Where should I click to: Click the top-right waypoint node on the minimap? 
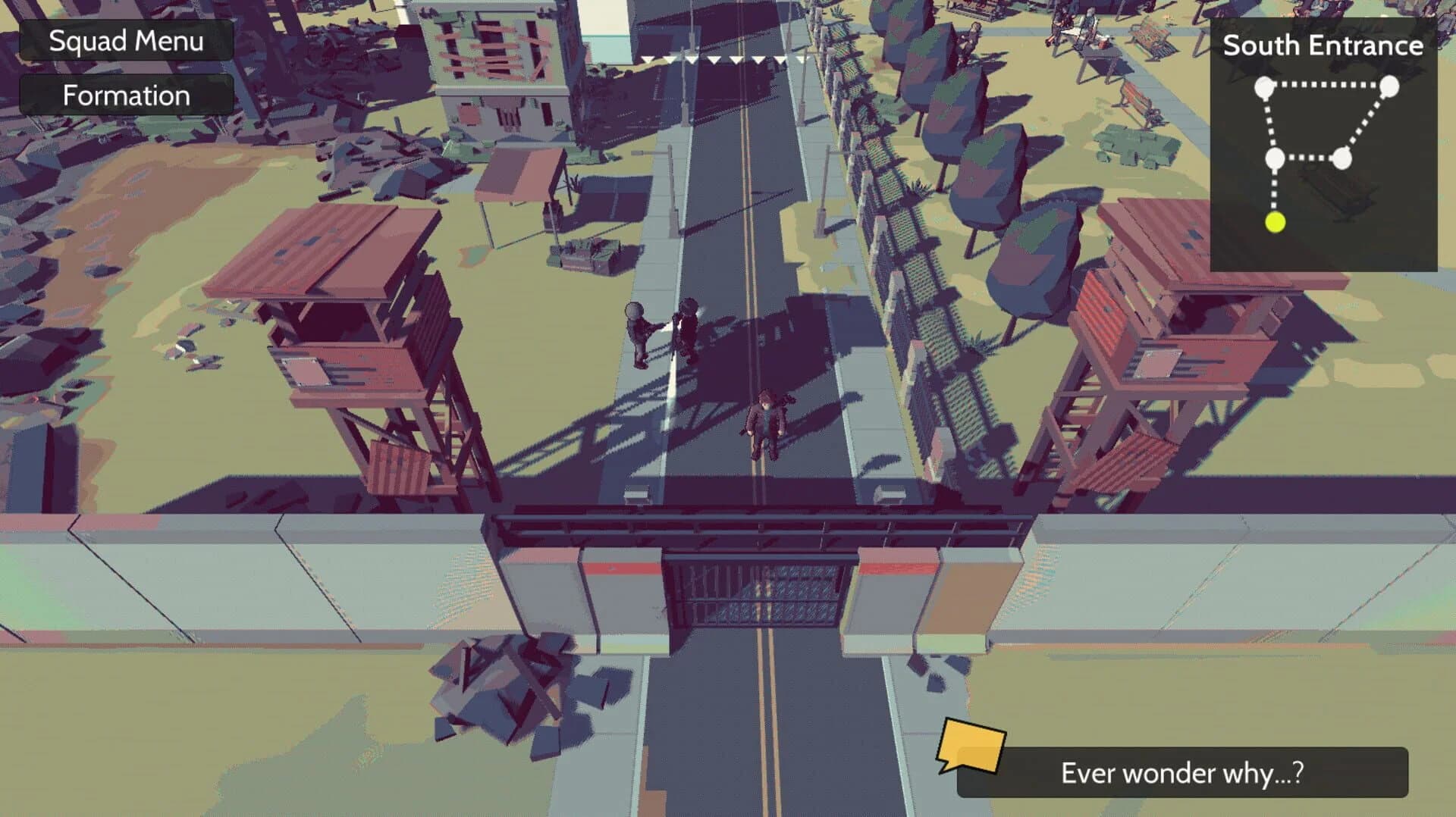pyautogui.click(x=1389, y=86)
